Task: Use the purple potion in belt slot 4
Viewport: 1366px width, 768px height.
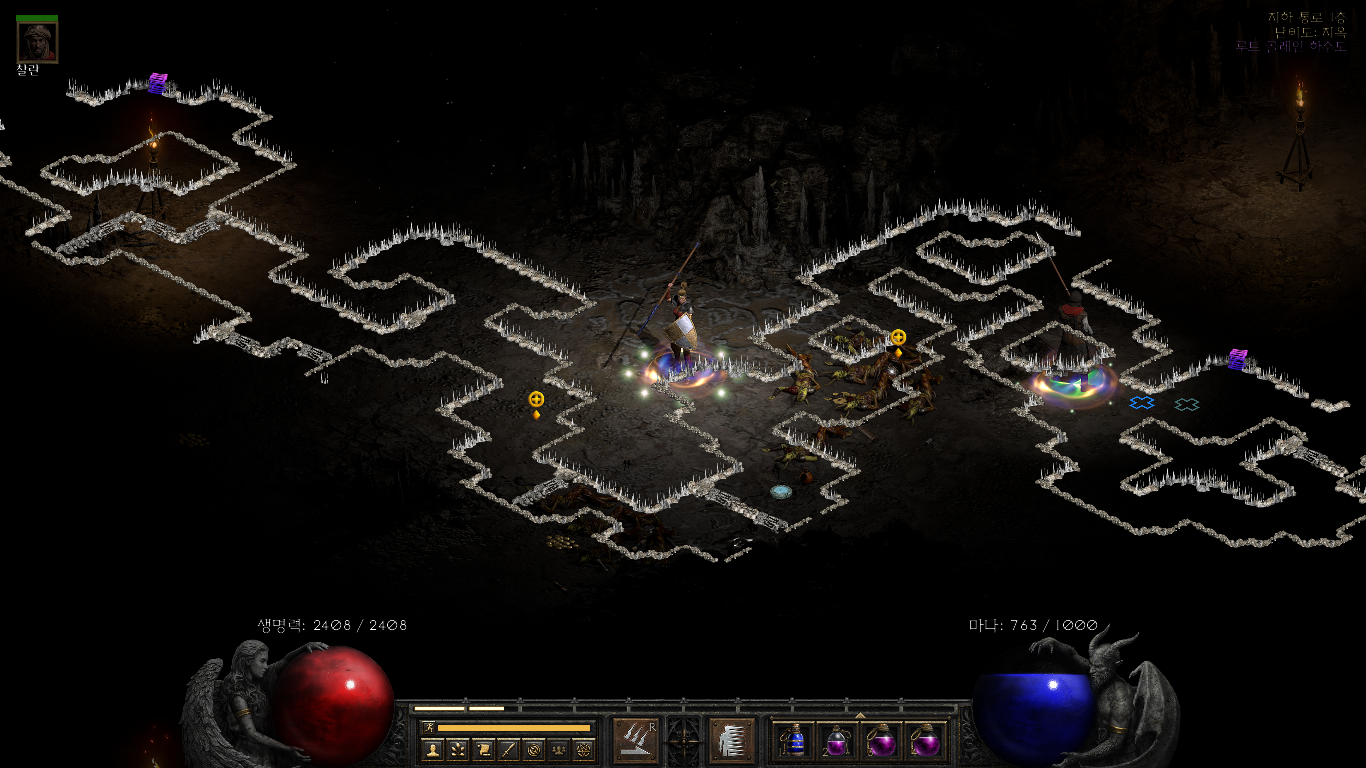Action: [x=925, y=741]
